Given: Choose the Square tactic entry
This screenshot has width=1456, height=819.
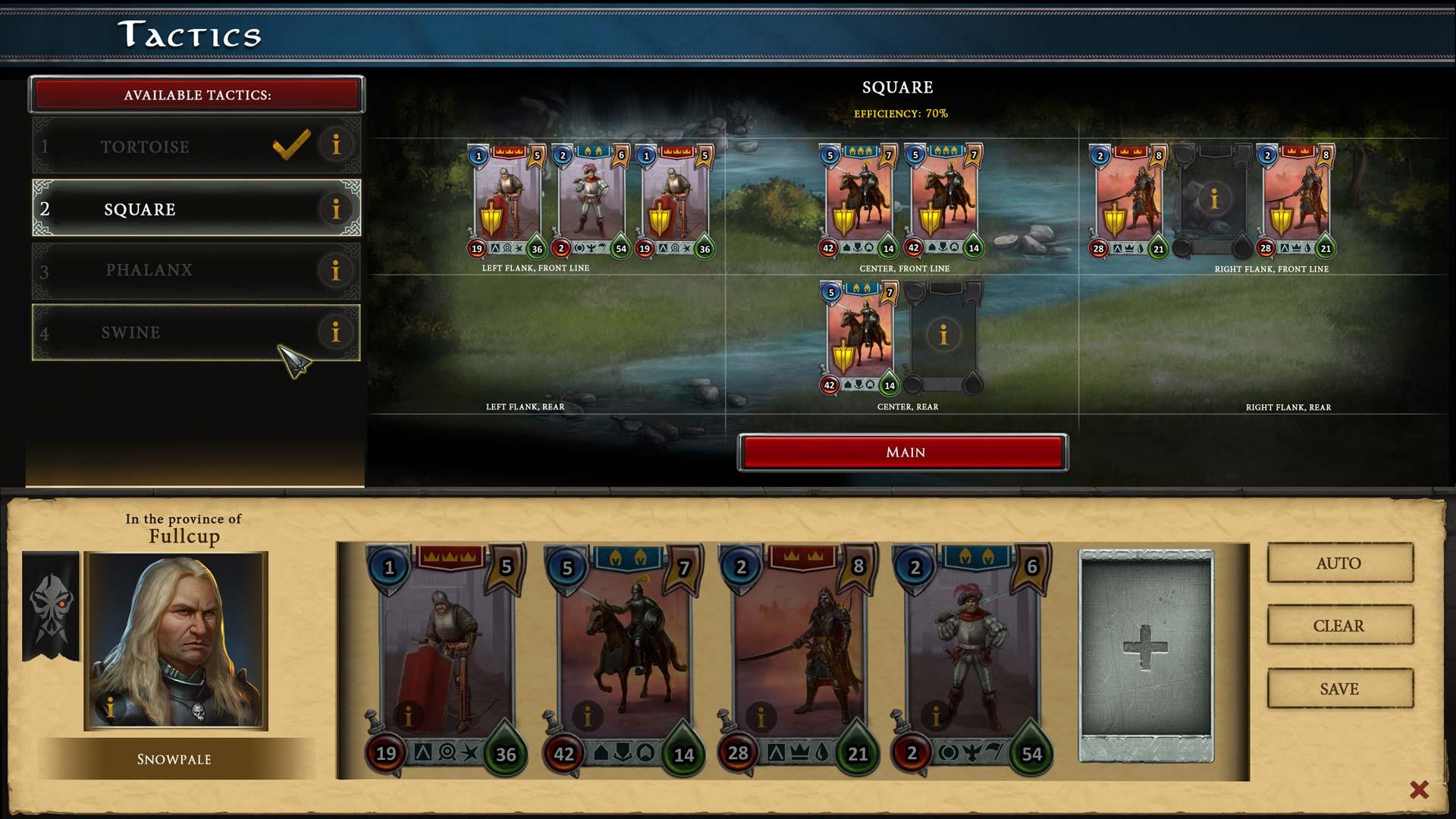Looking at the screenshot, I should click(x=140, y=209).
